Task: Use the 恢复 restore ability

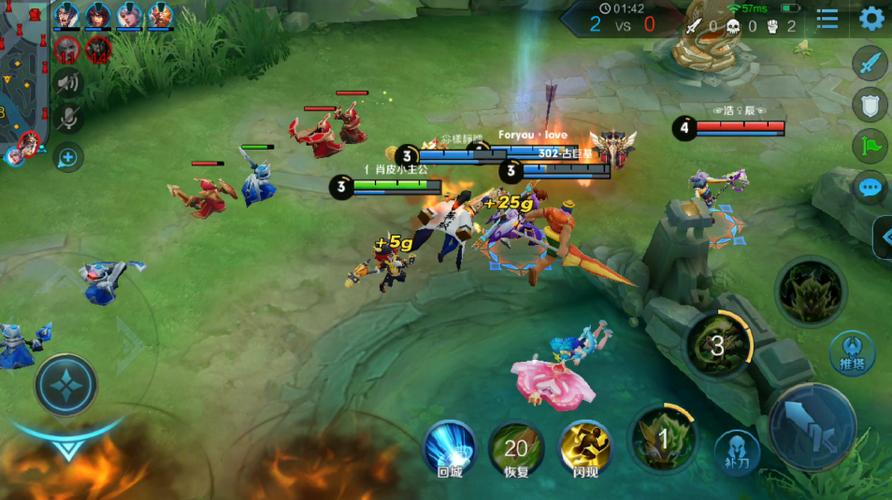Action: (x=516, y=447)
